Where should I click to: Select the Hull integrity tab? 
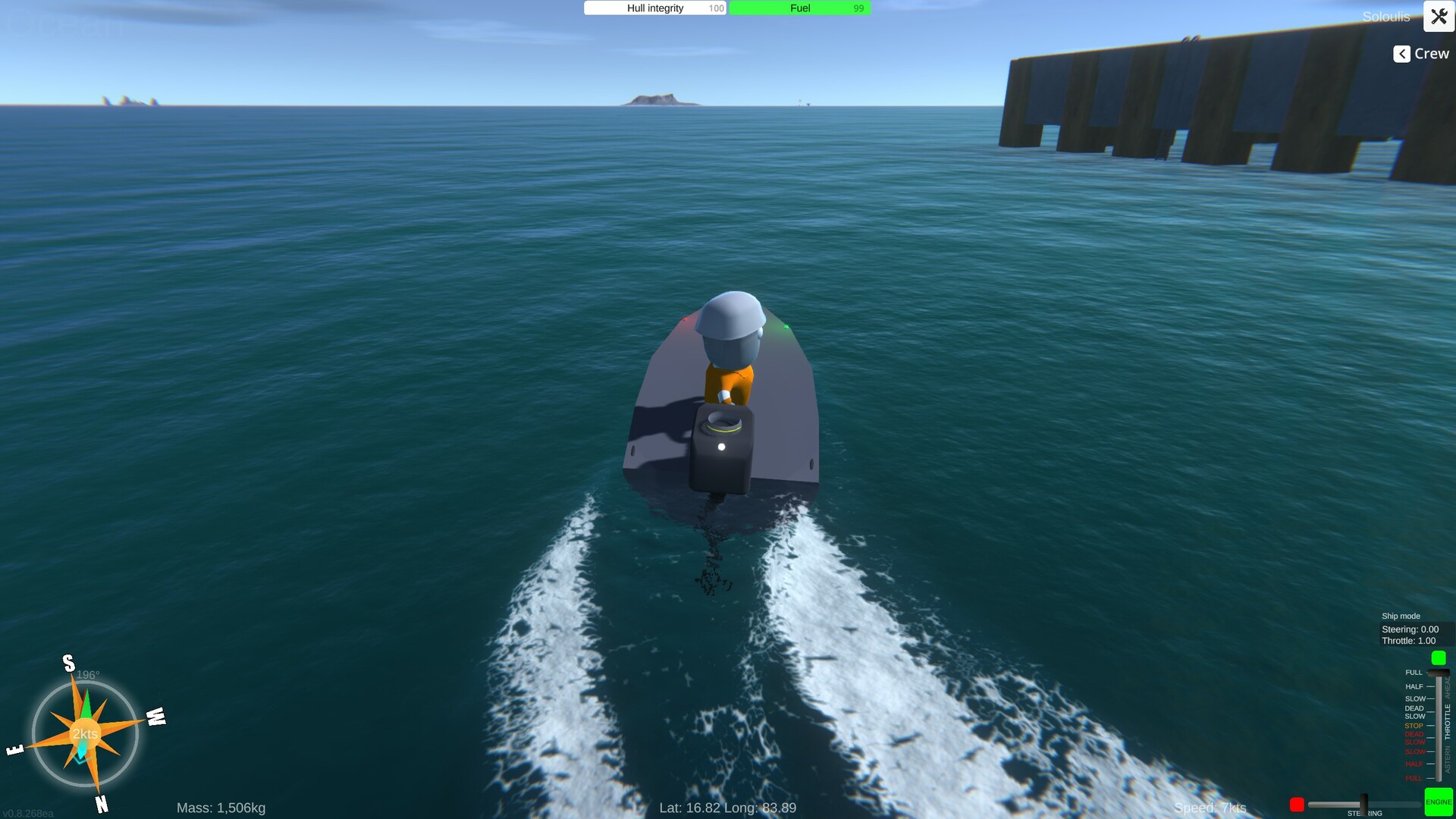point(654,8)
